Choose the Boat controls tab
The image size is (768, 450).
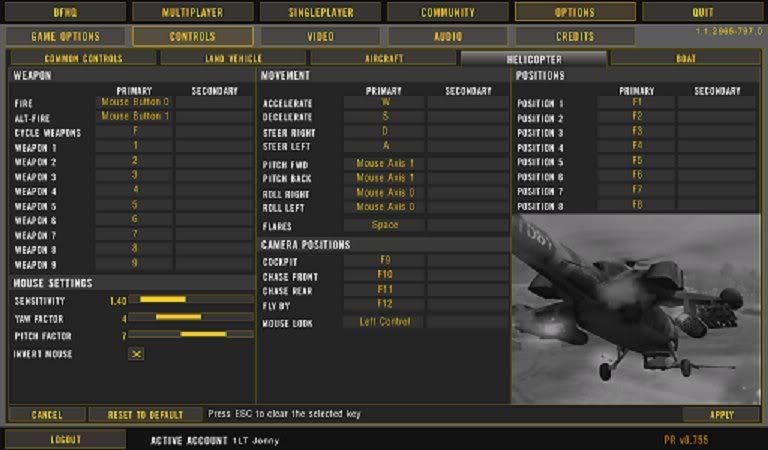(x=686, y=58)
